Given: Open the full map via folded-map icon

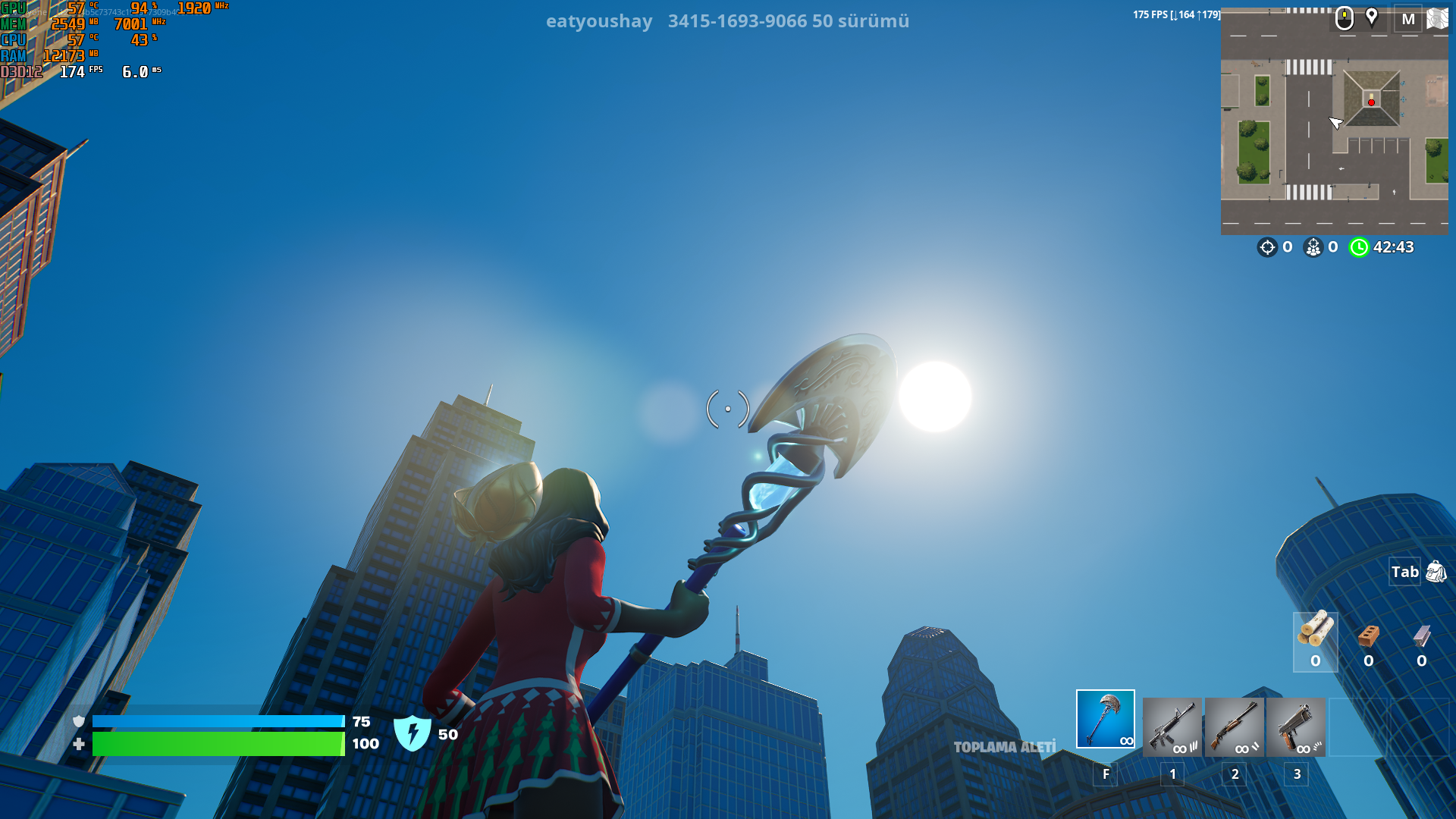Looking at the screenshot, I should (1437, 19).
